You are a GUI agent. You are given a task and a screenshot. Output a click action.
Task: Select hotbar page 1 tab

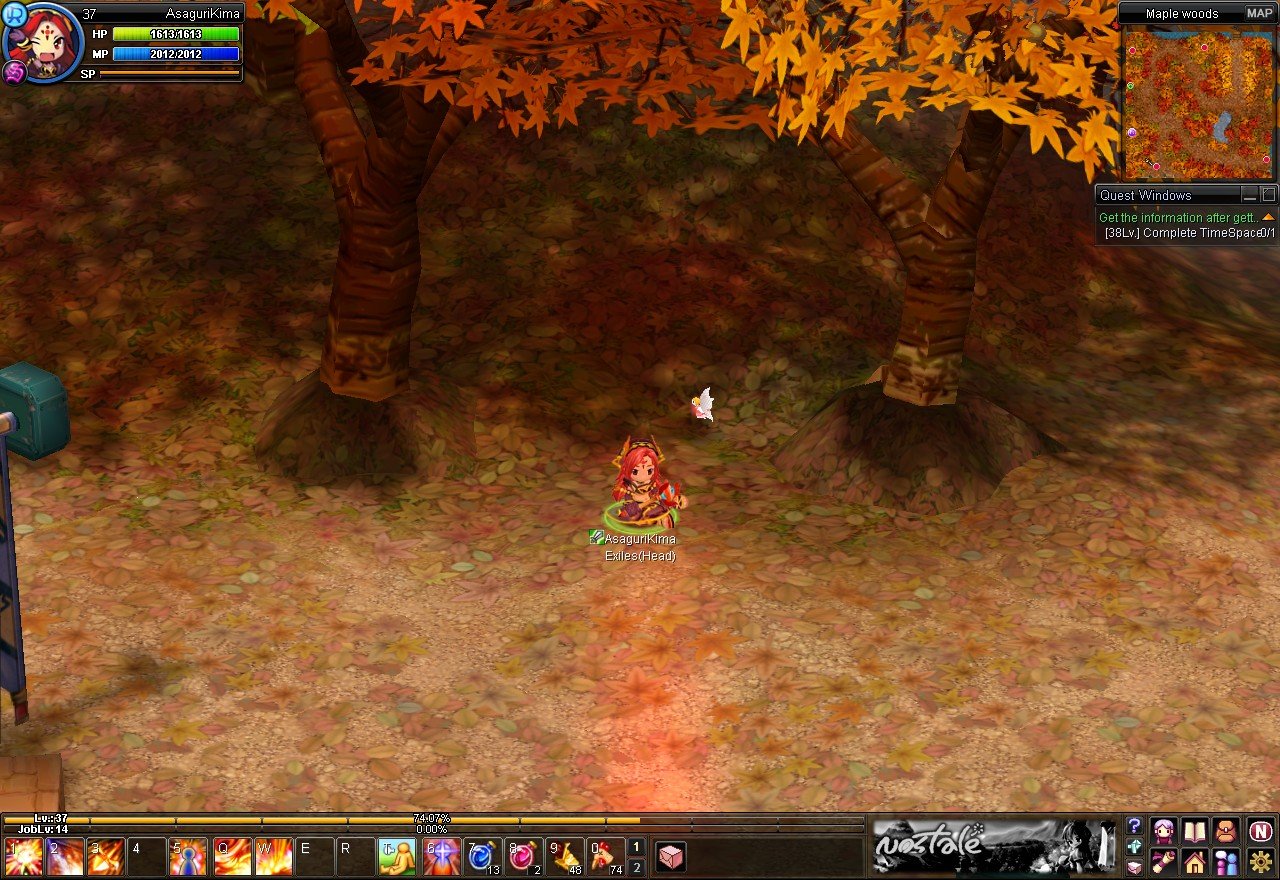[x=635, y=847]
